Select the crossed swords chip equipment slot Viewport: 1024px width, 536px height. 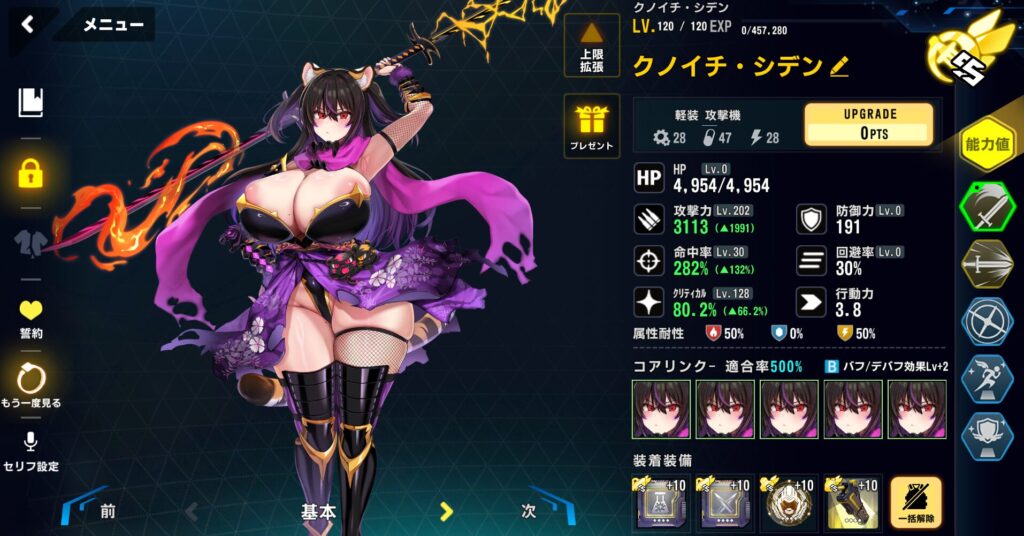[x=724, y=502]
